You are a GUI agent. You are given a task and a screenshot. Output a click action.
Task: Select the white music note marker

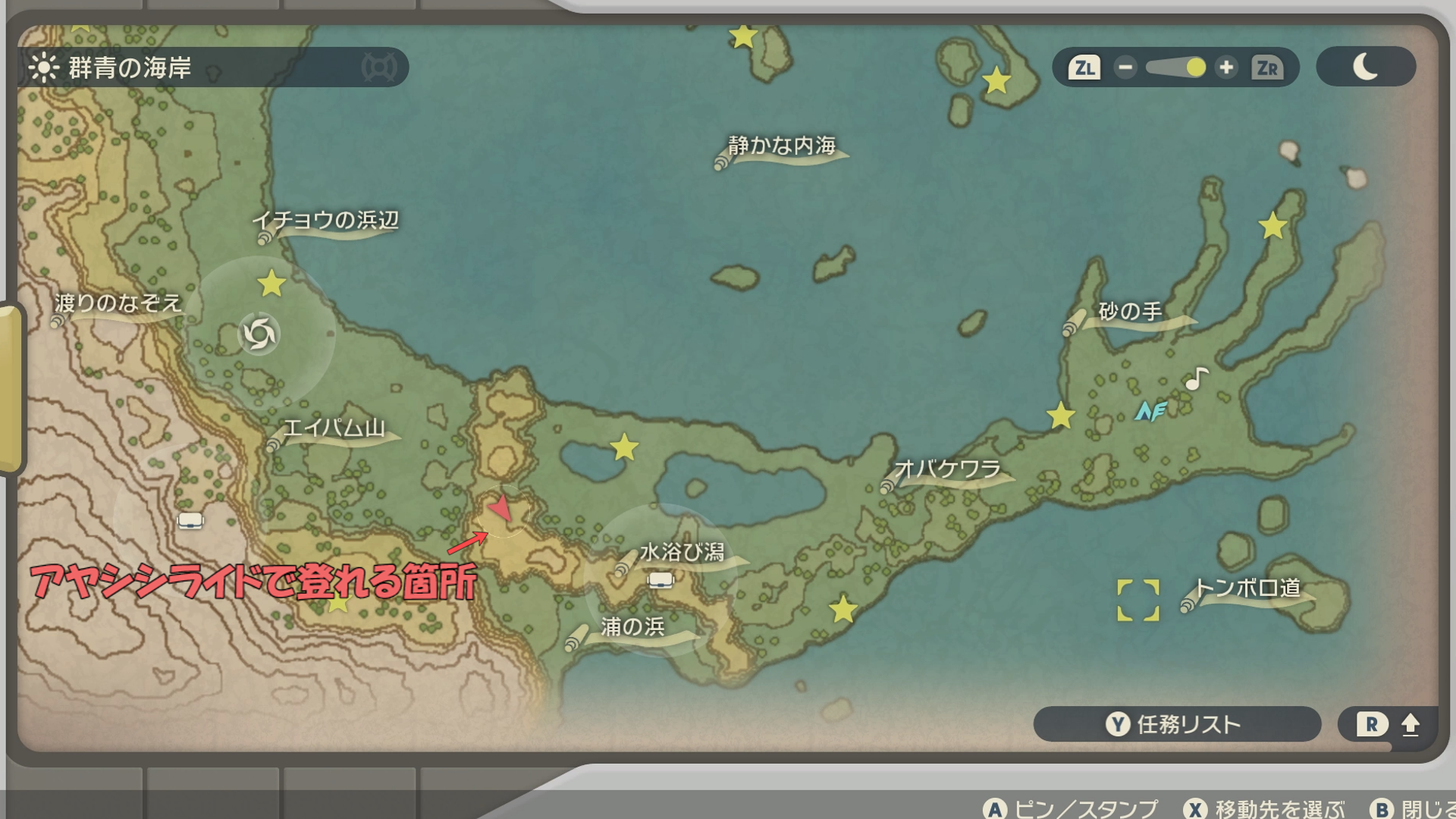click(x=1196, y=378)
